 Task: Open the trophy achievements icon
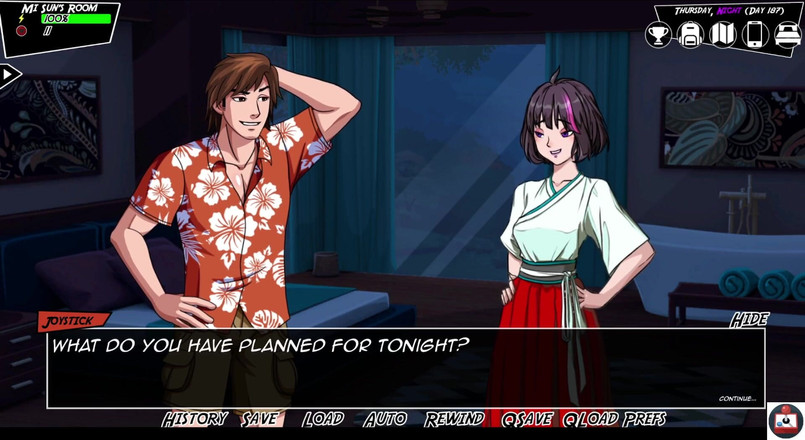658,35
